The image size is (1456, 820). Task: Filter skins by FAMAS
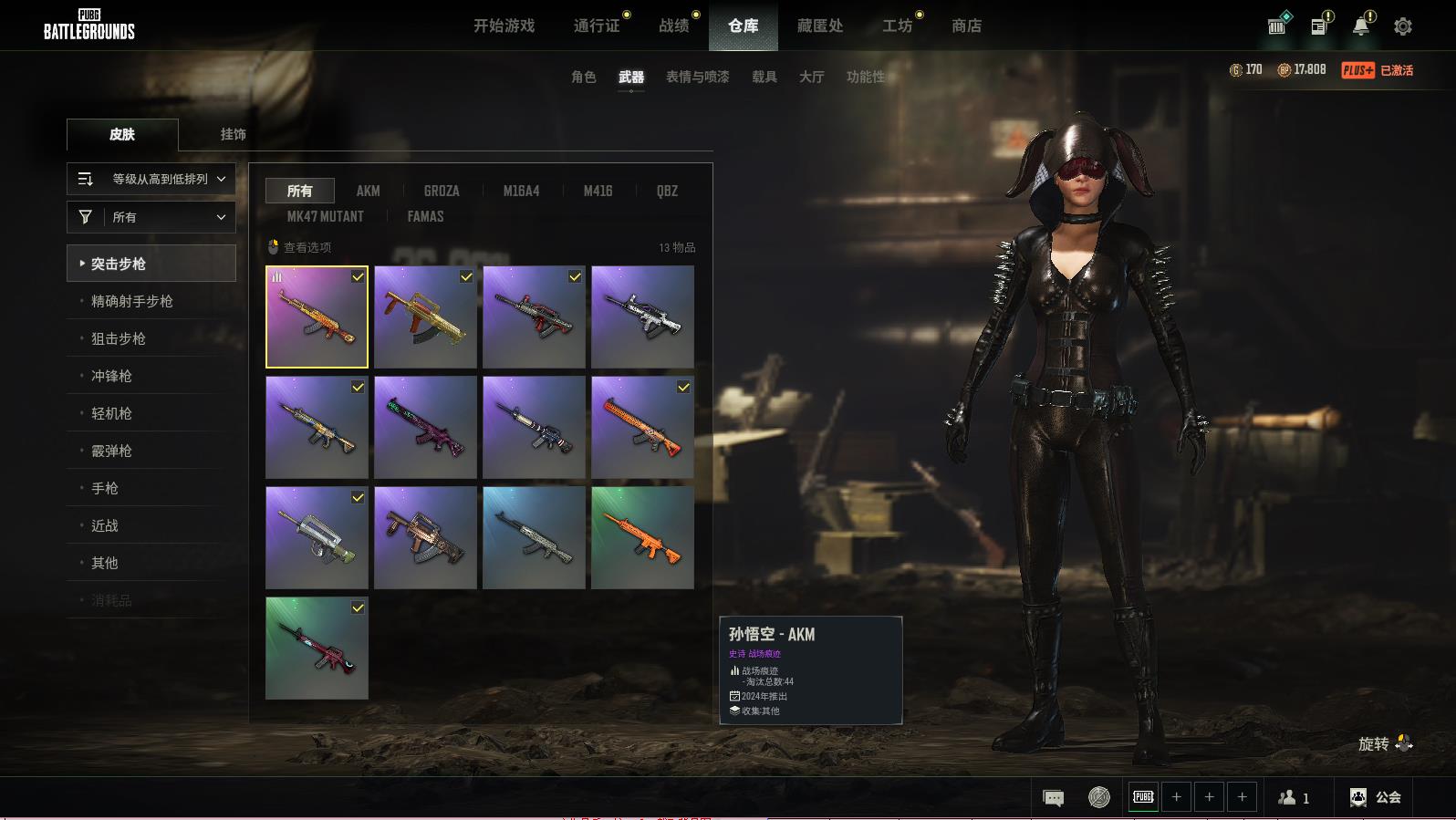click(x=425, y=216)
